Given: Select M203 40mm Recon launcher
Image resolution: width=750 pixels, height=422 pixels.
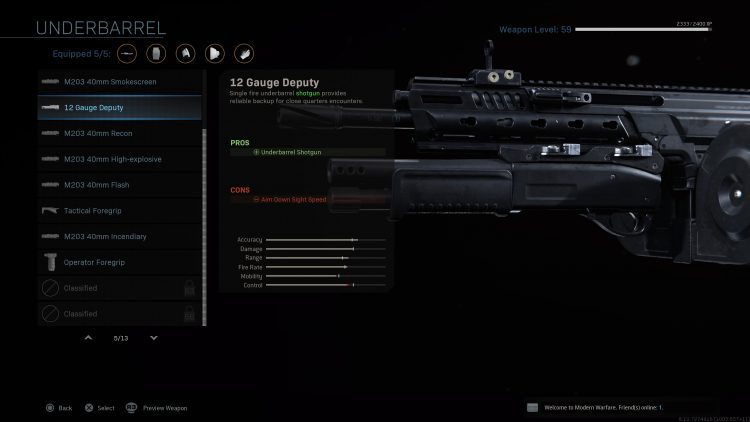Looking at the screenshot, I should [119, 133].
